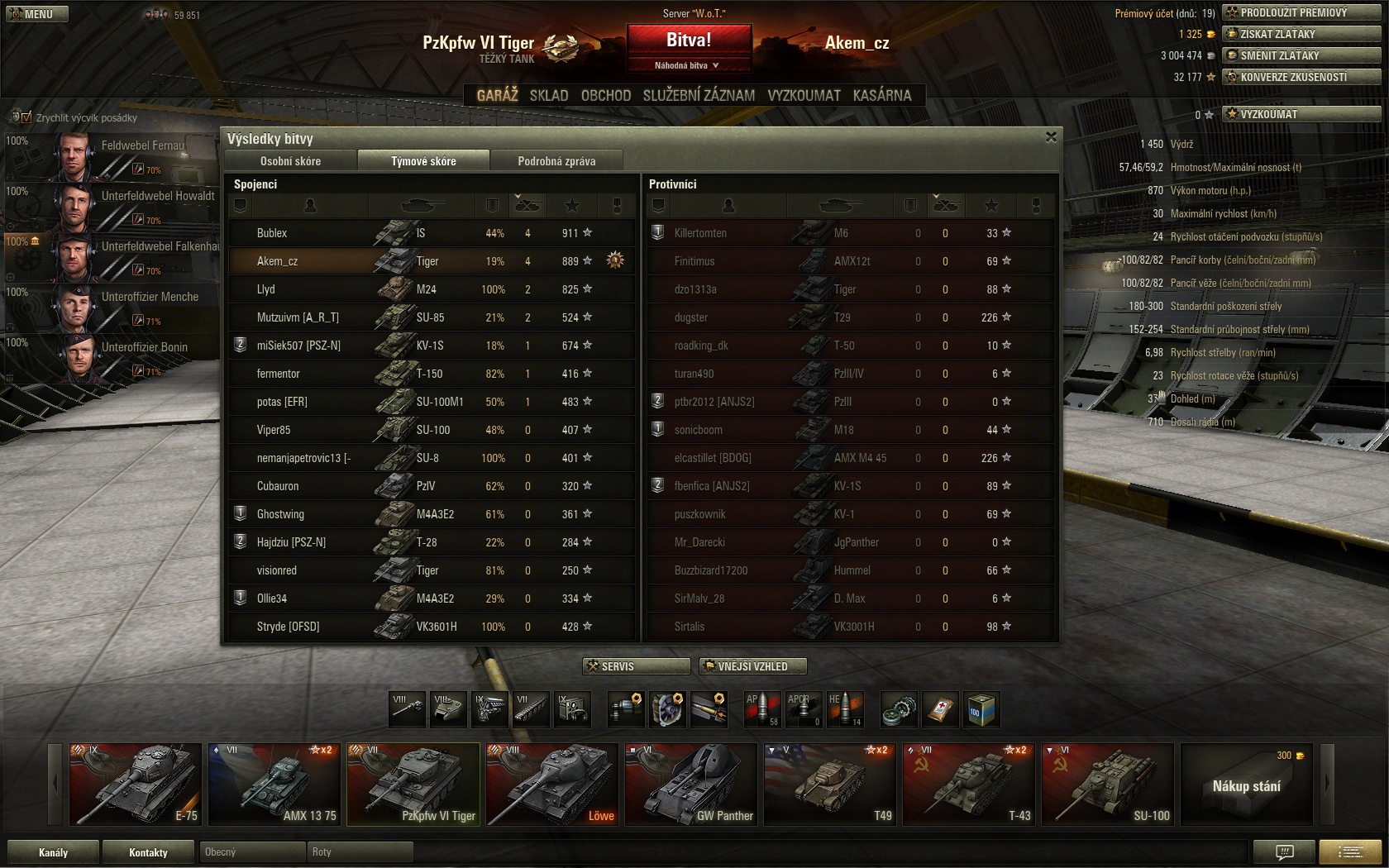Click PRODLOUŽIT PRÉMIOVÝ button
1389x868 pixels.
point(1301,12)
